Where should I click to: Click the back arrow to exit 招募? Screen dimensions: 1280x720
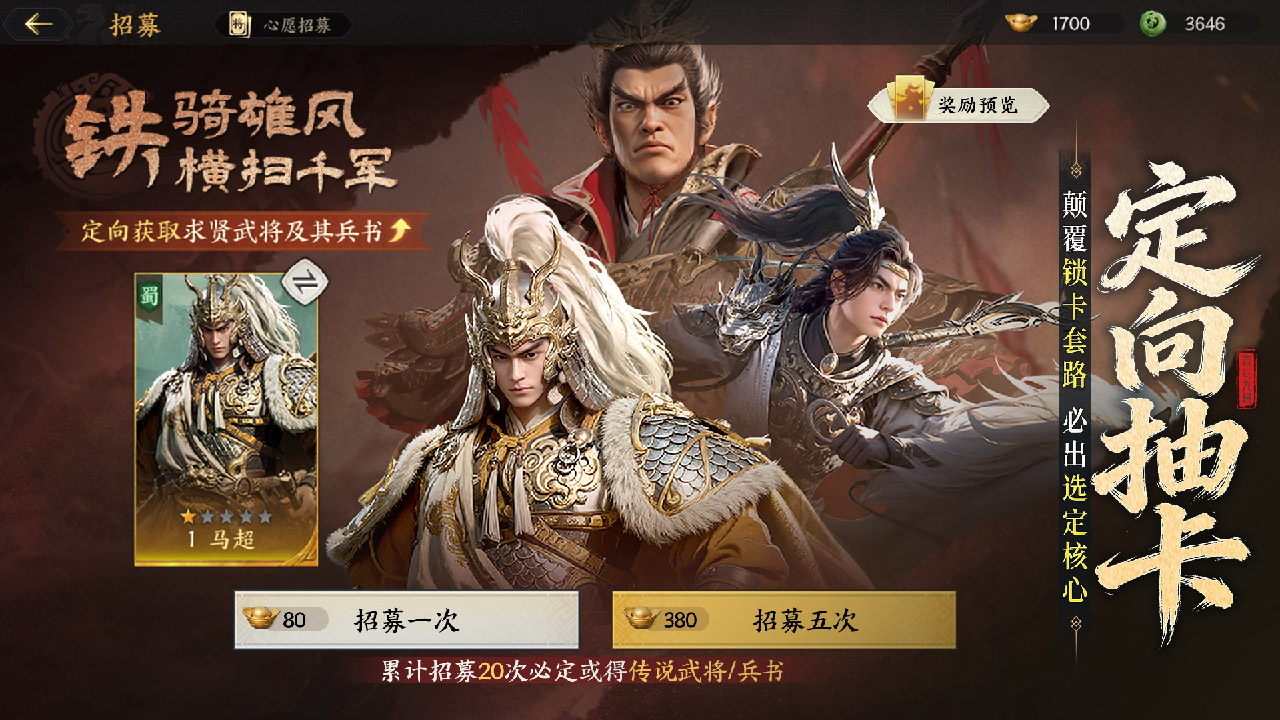point(40,22)
